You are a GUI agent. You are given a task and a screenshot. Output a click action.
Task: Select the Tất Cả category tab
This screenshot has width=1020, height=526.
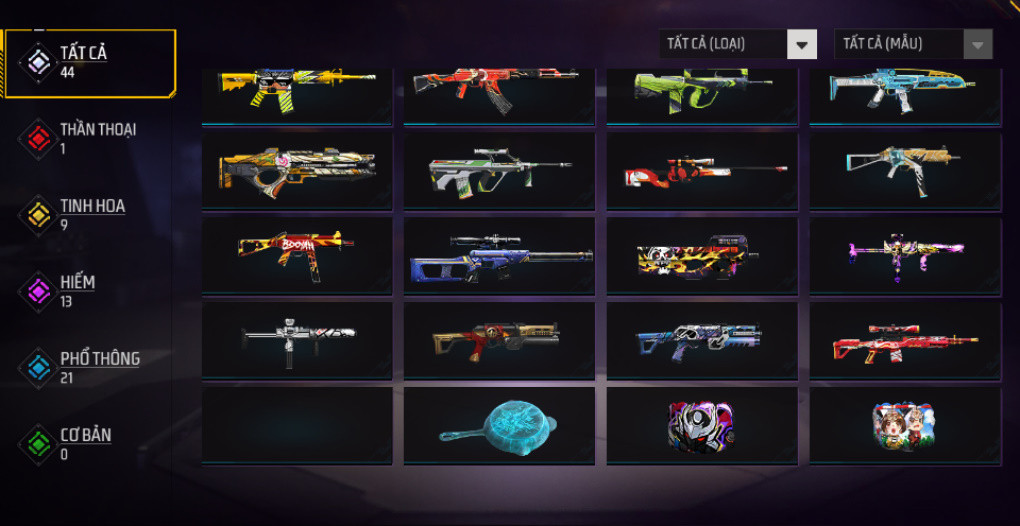85,62
